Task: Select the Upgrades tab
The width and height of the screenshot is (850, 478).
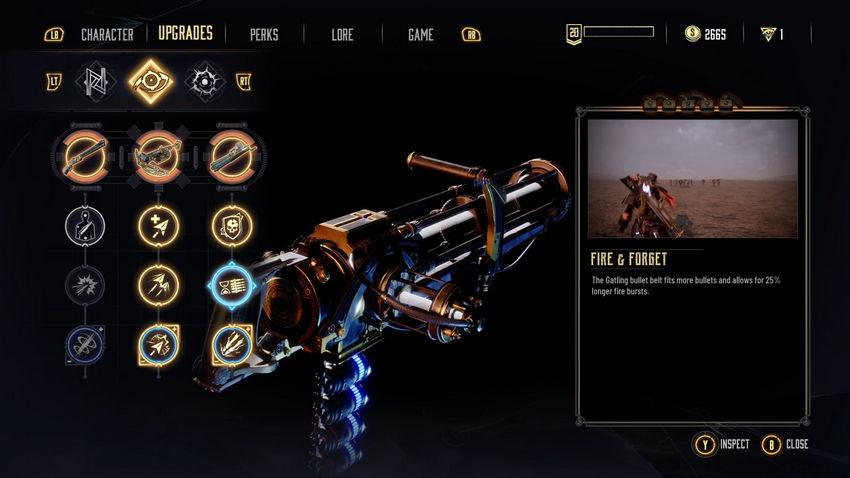Action: [185, 34]
